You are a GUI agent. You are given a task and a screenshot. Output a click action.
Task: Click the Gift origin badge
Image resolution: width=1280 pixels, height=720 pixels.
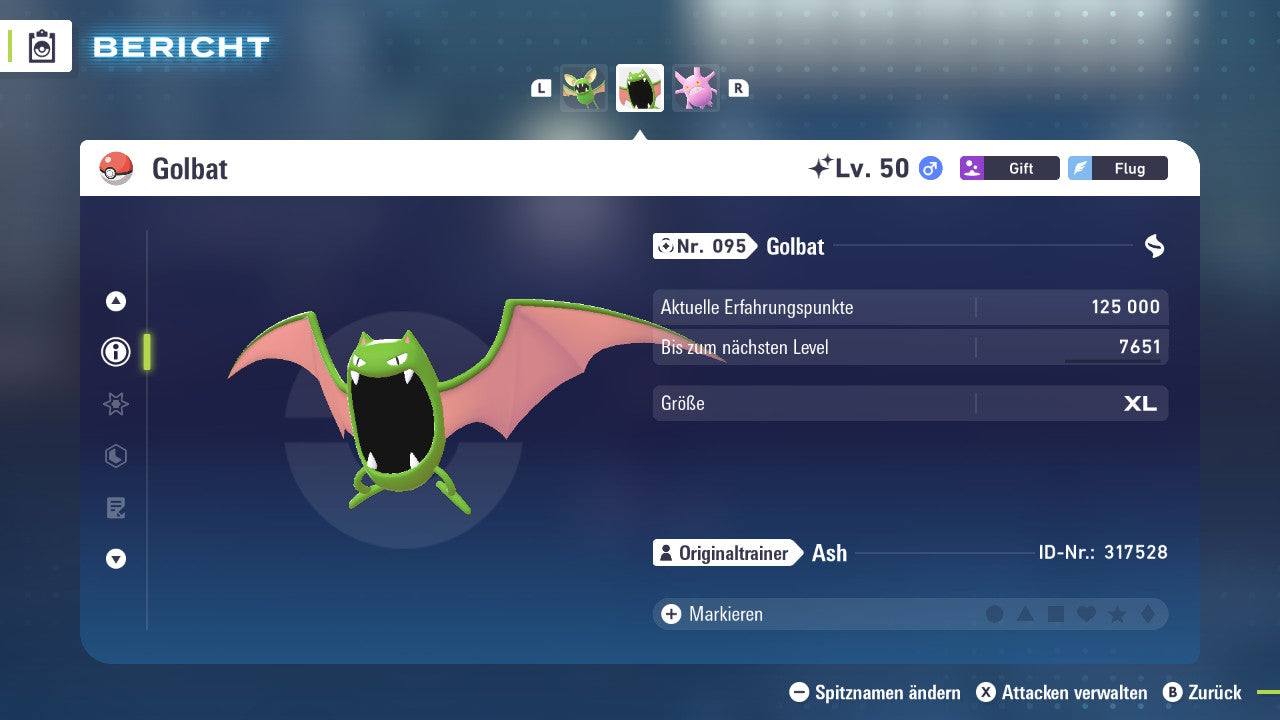(x=1009, y=168)
